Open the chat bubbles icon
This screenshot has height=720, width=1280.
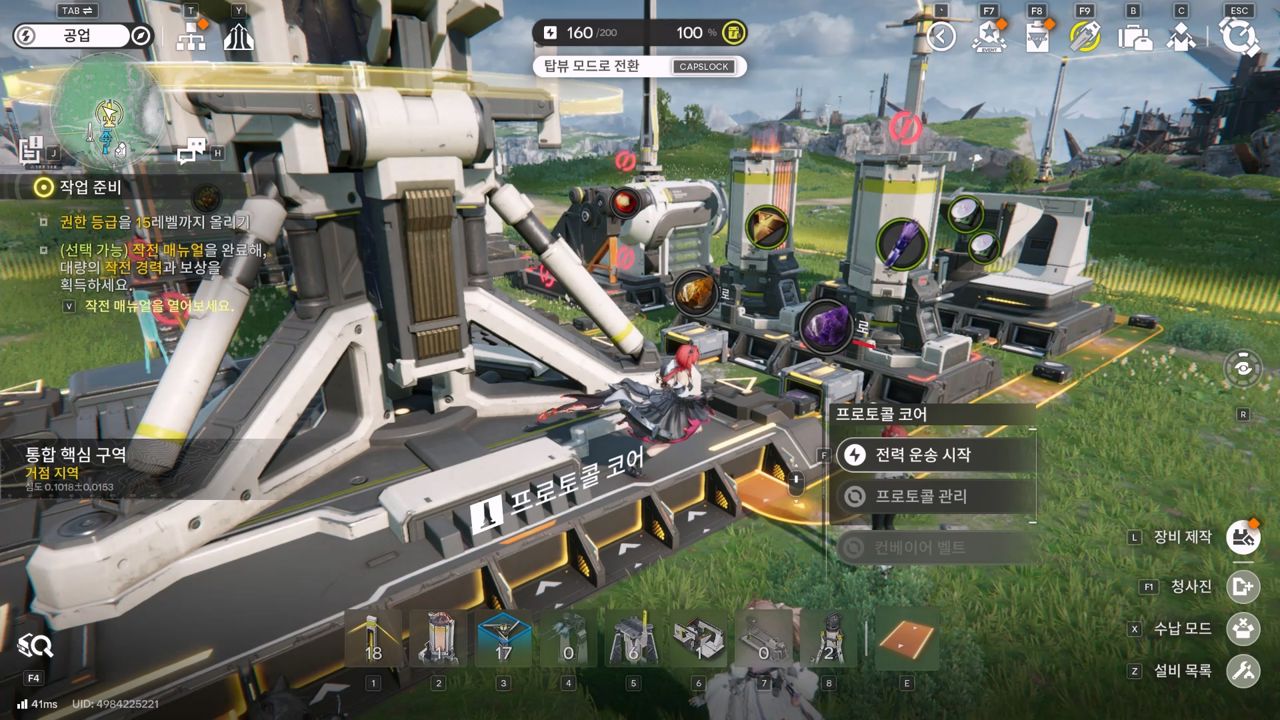(189, 152)
